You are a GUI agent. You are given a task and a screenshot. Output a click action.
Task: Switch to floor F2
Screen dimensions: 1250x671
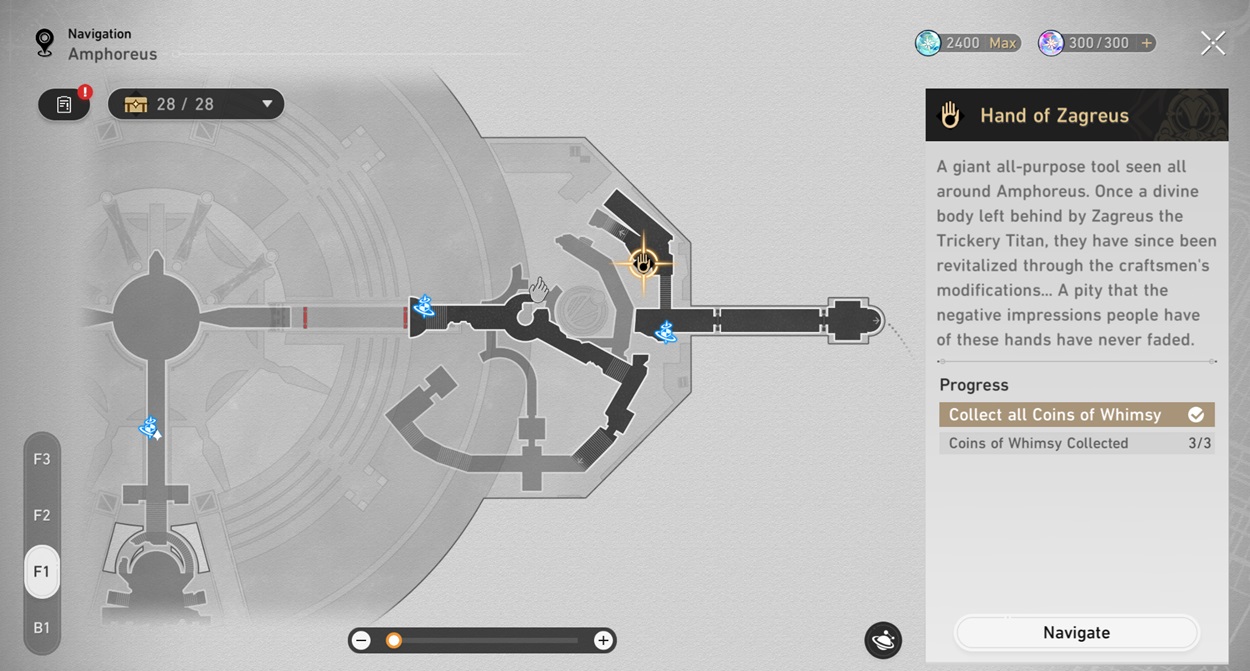click(x=42, y=515)
